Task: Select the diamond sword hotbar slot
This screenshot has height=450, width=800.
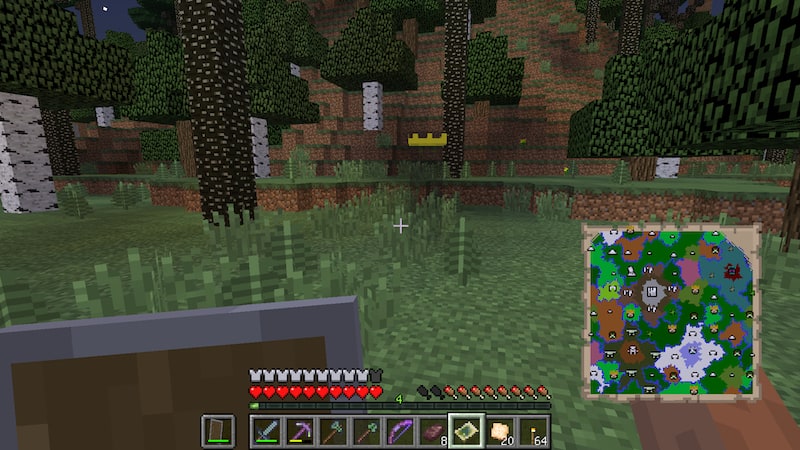Action: [x=266, y=431]
